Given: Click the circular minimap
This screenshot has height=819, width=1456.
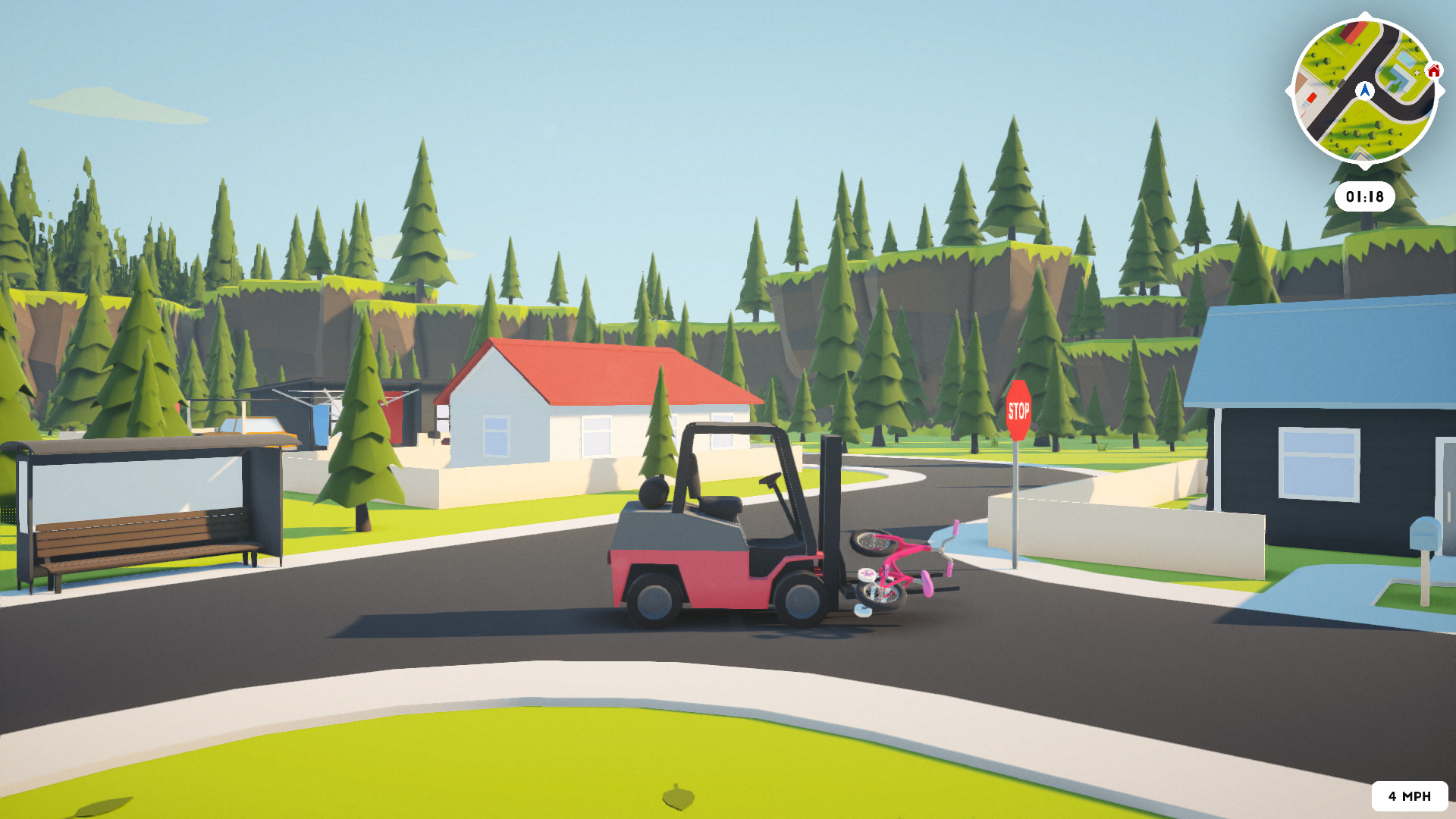Looking at the screenshot, I should click(1364, 91).
